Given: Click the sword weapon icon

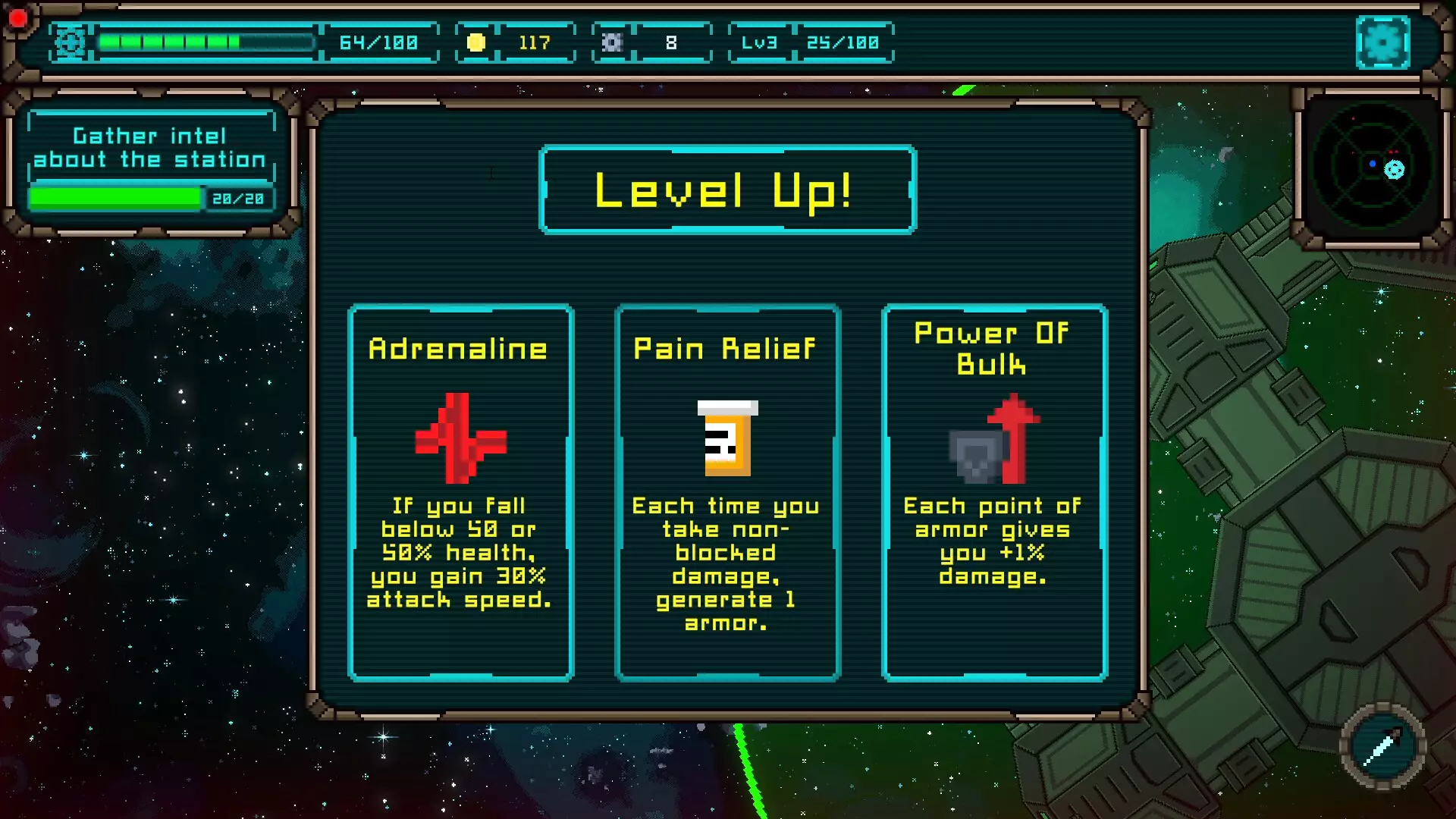Looking at the screenshot, I should (1382, 747).
